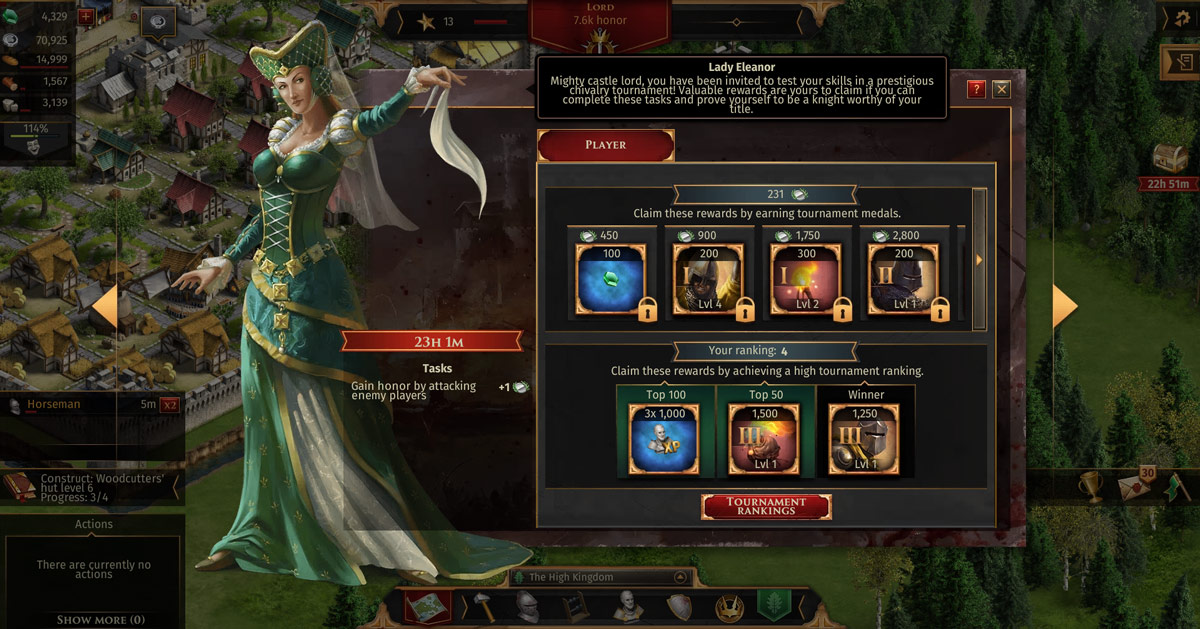Open the knight helmet military menu
The width and height of the screenshot is (1200, 629).
[527, 606]
